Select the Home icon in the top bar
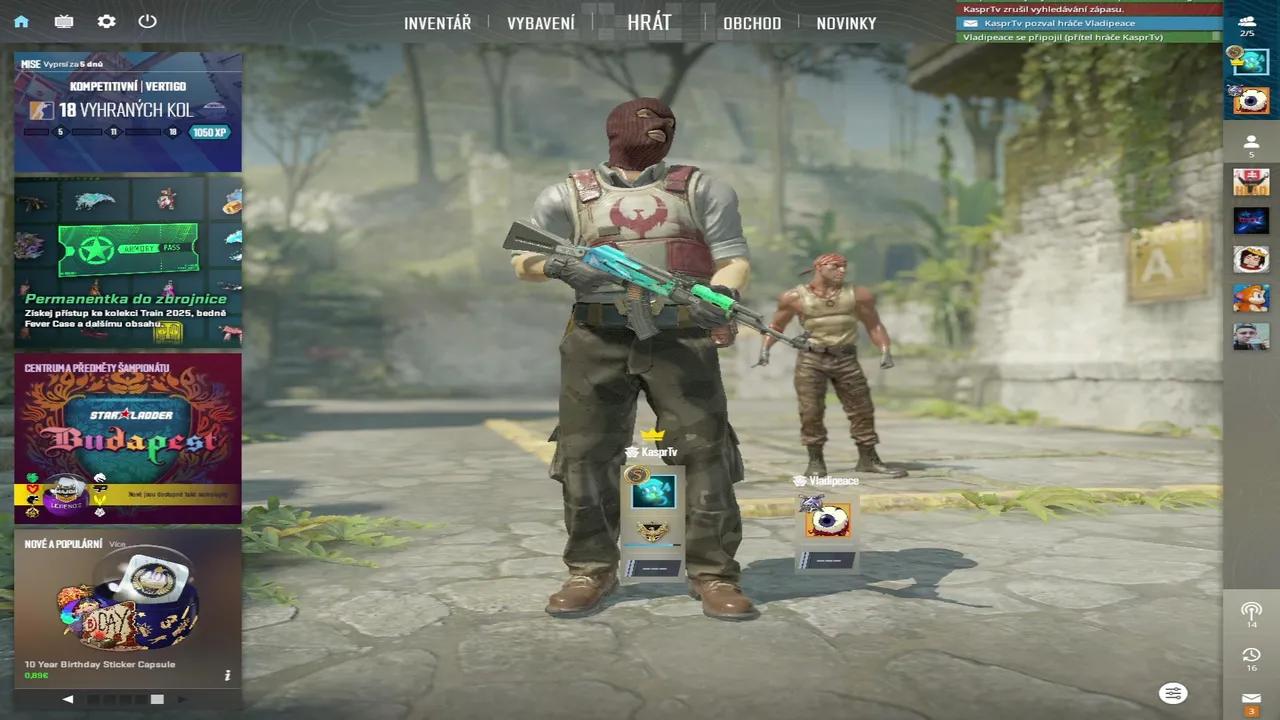This screenshot has height=720, width=1280. [x=22, y=21]
